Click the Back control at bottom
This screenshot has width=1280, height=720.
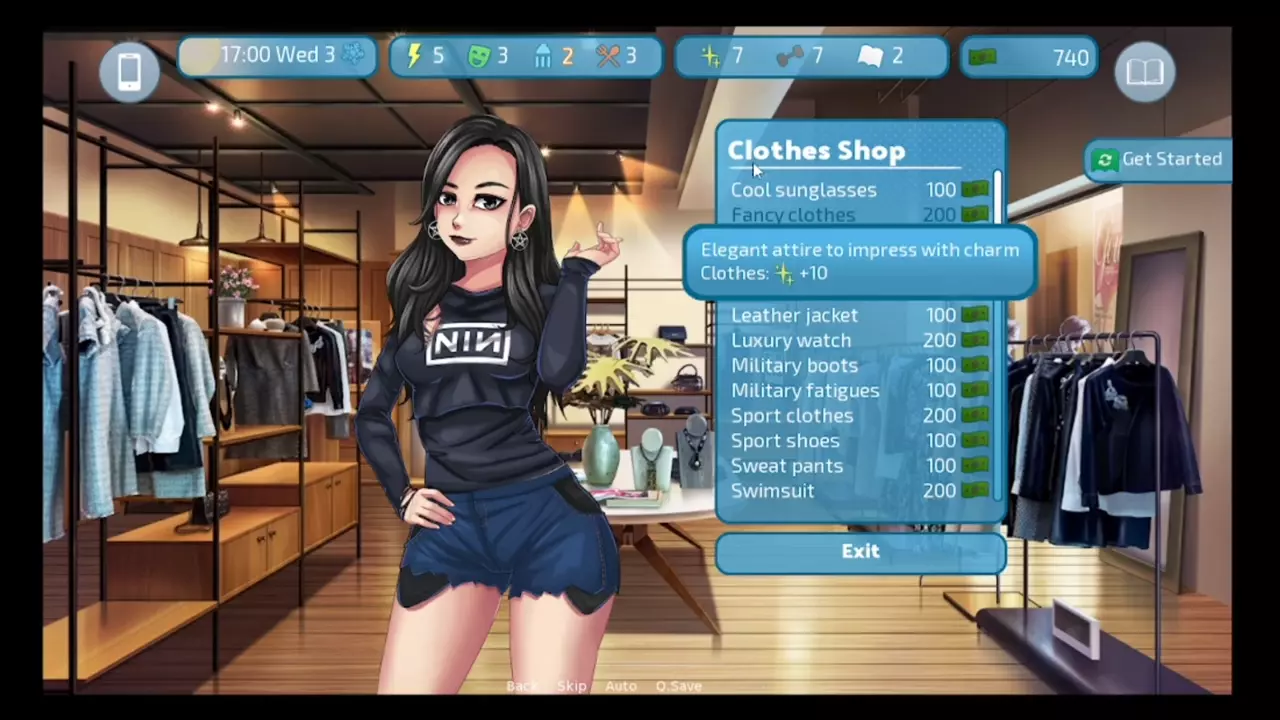tap(521, 686)
